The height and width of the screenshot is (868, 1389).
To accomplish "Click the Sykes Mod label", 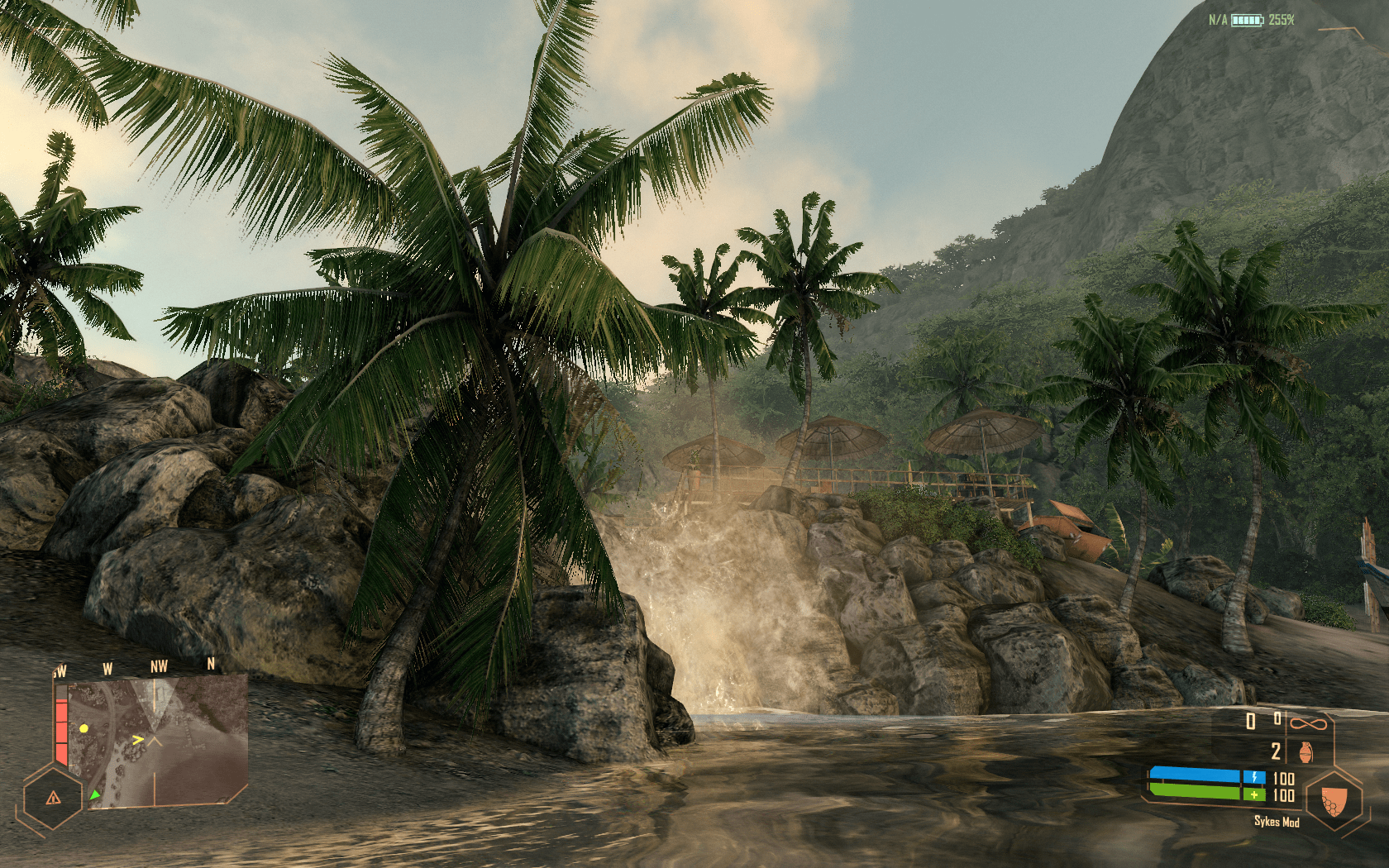I will 1277,821.
